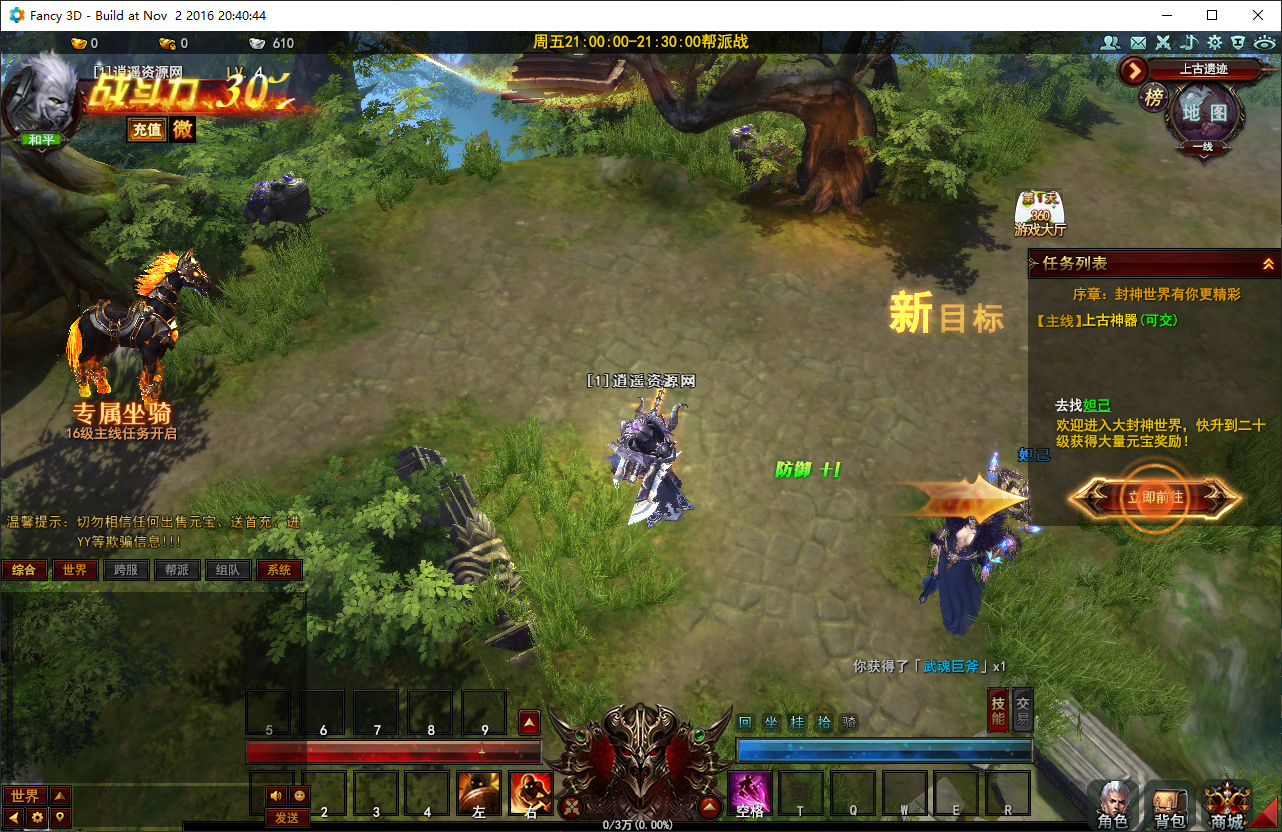Send chat with the 发送 button

[x=287, y=818]
